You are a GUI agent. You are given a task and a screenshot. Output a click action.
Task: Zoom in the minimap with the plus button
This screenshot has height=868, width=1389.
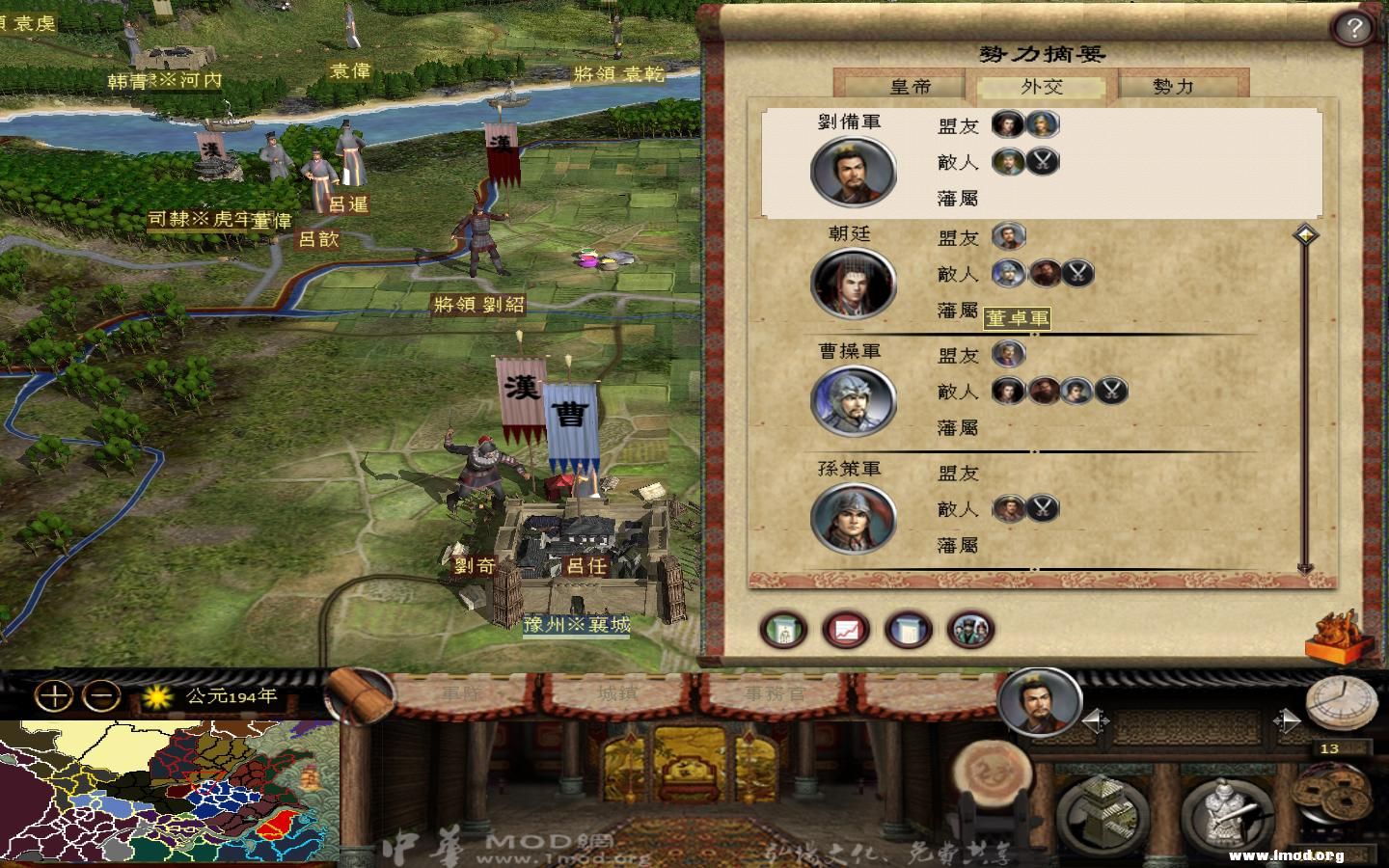tap(55, 695)
